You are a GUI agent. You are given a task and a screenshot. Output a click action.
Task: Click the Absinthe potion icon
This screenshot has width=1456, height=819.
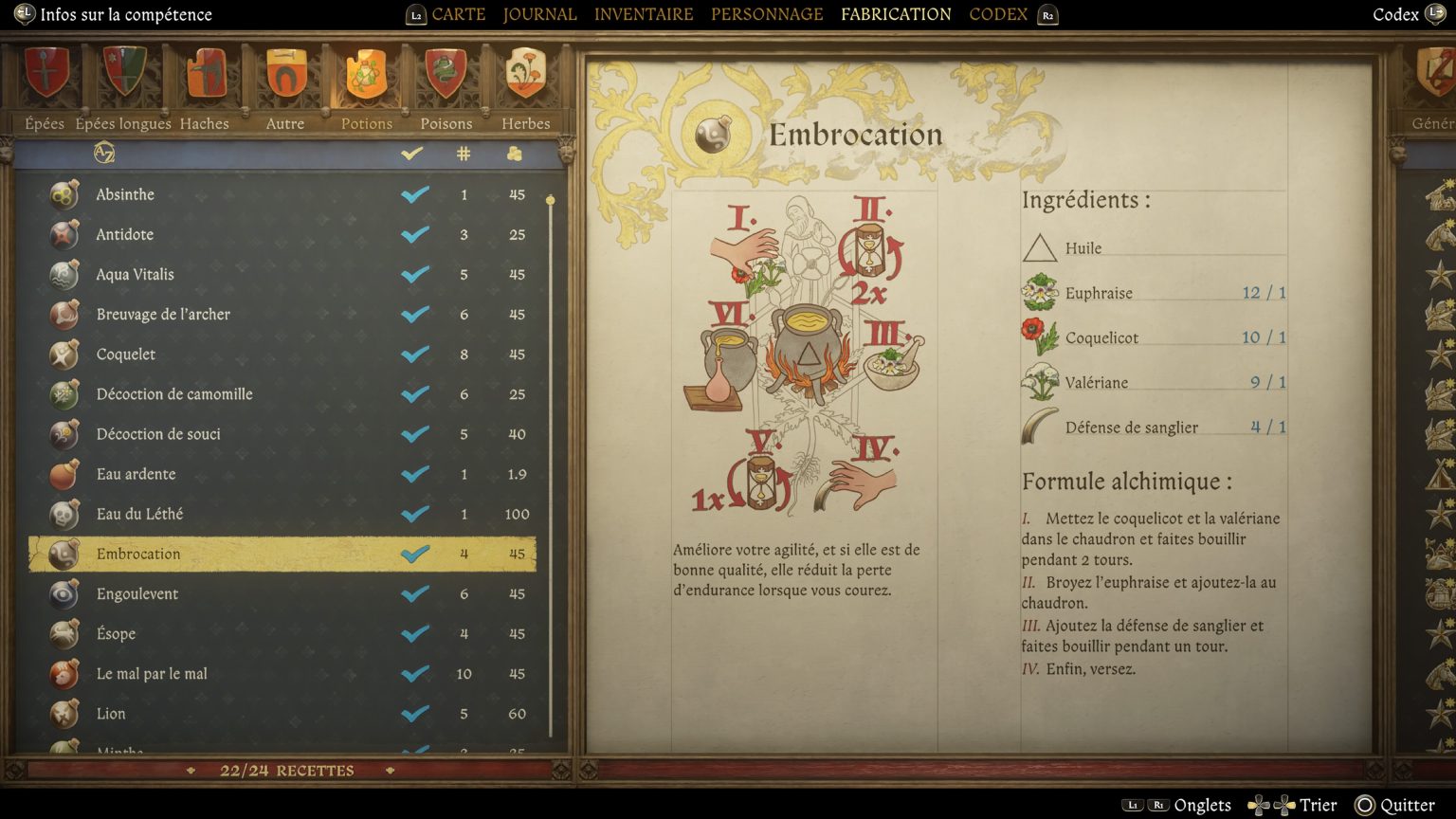click(x=63, y=194)
